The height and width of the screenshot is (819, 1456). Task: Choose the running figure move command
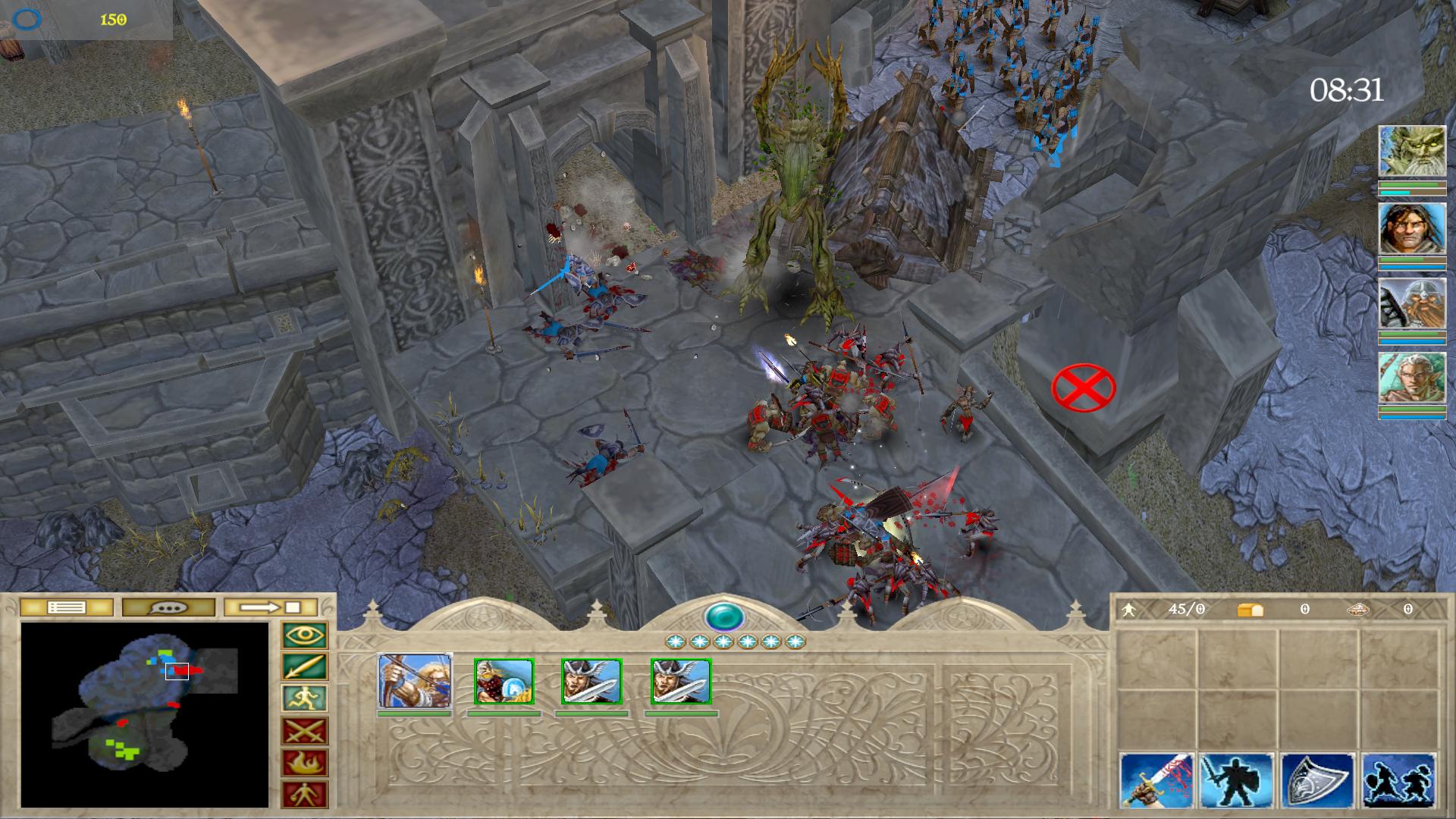(x=305, y=699)
